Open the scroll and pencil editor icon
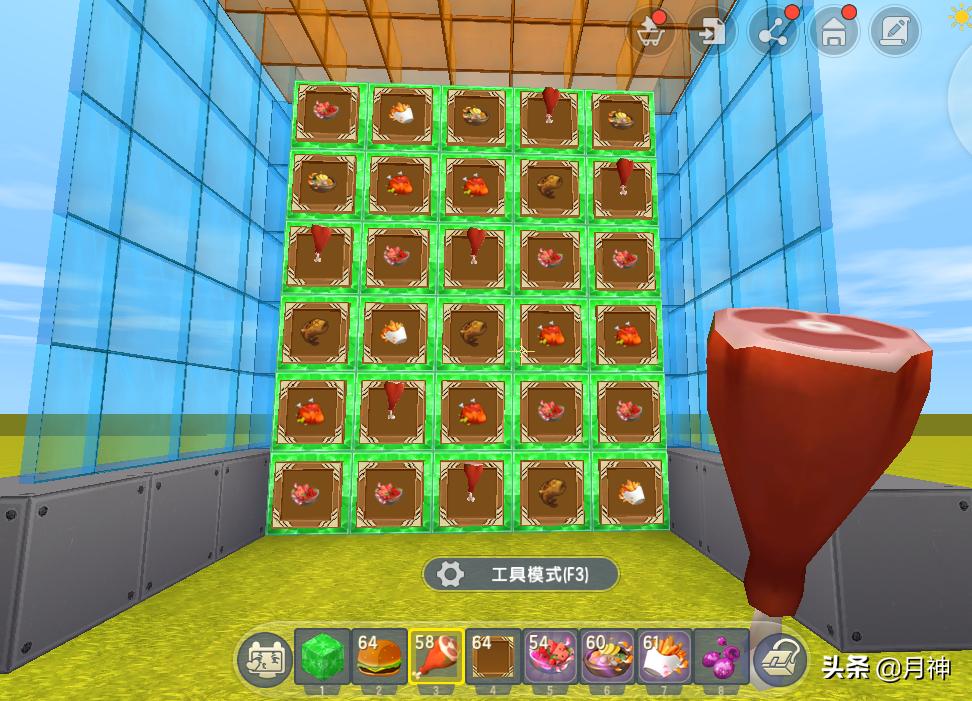Screen dimensions: 972x701 pos(894,33)
